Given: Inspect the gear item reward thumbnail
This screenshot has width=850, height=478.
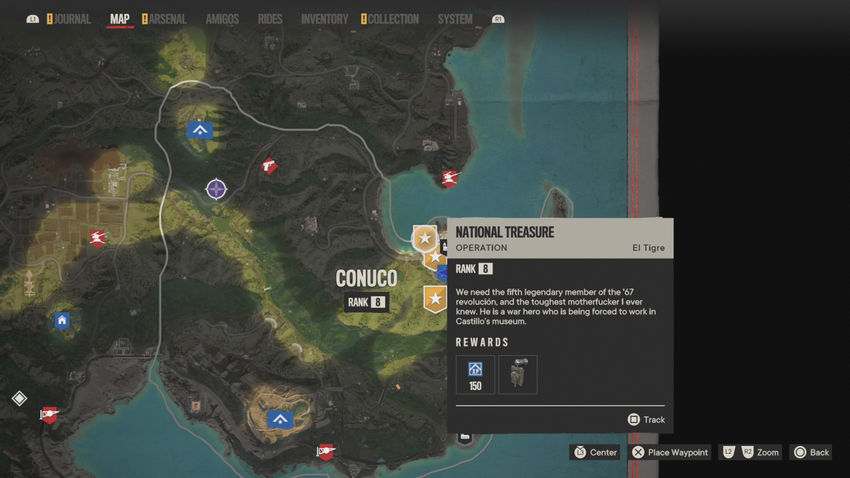Looking at the screenshot, I should tap(518, 374).
